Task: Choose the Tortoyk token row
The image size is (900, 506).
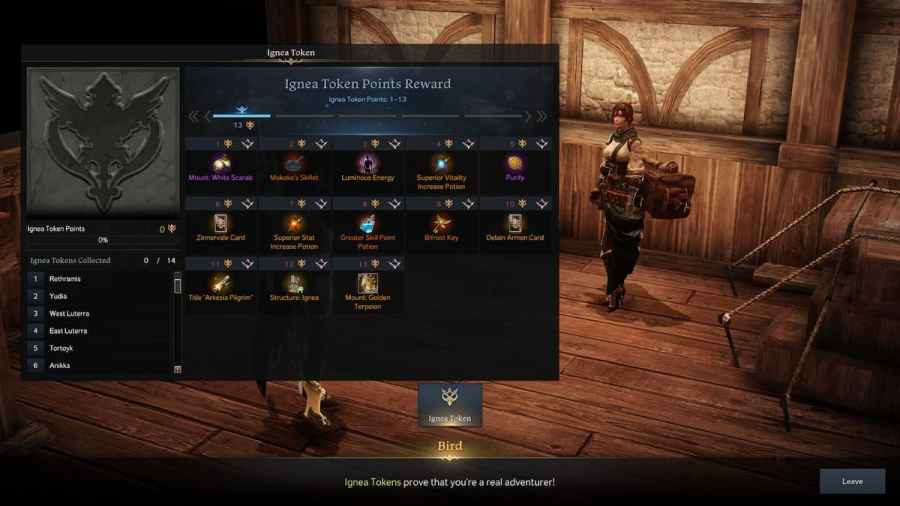Action: 98,348
